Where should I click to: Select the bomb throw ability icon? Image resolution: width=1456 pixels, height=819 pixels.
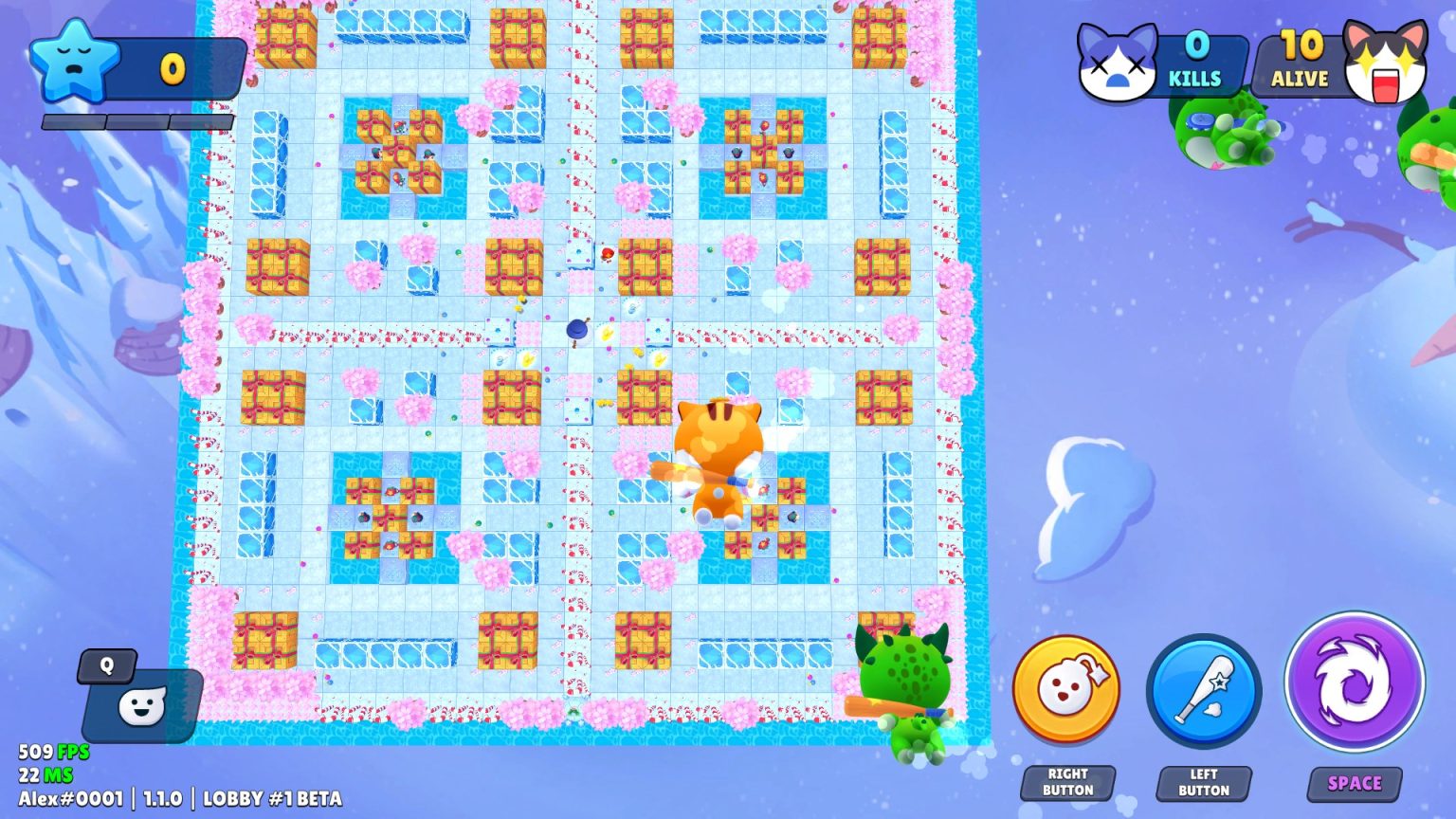click(x=1065, y=693)
